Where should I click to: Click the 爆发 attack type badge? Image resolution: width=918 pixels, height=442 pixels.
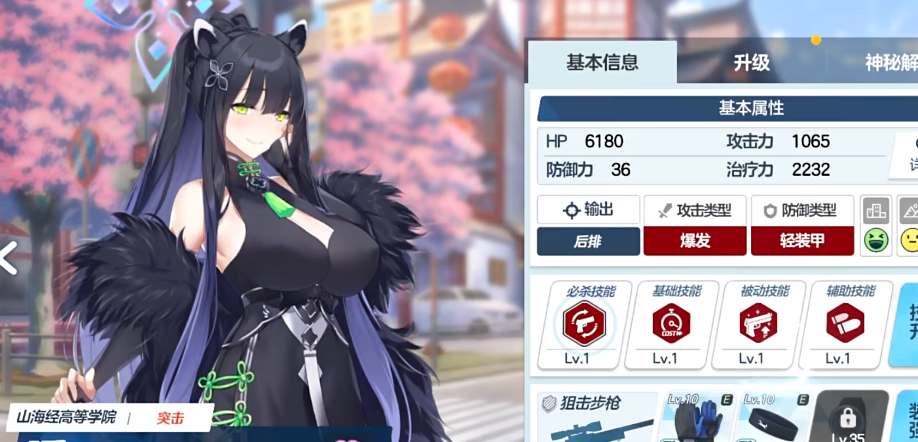[696, 241]
